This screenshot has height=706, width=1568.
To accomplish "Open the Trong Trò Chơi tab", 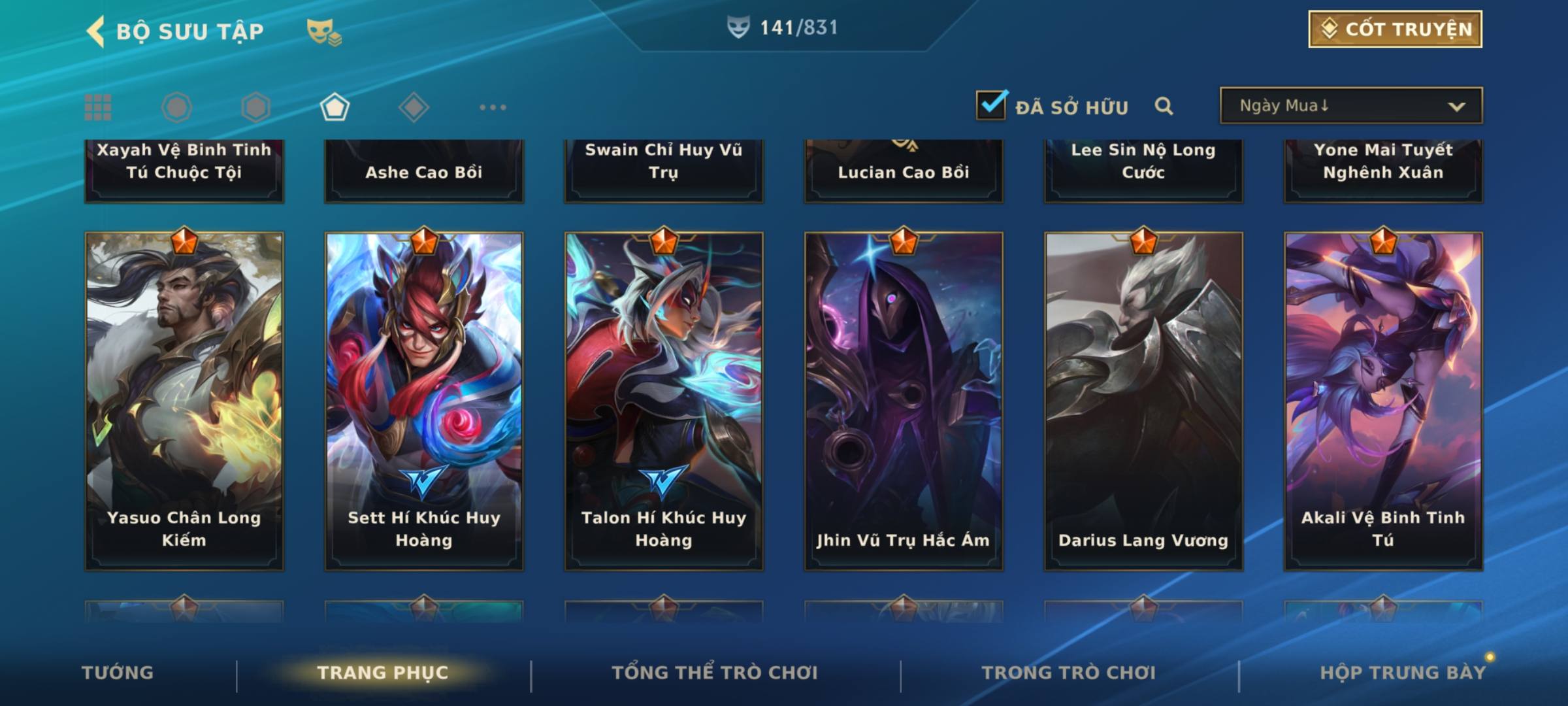I will (x=1069, y=673).
